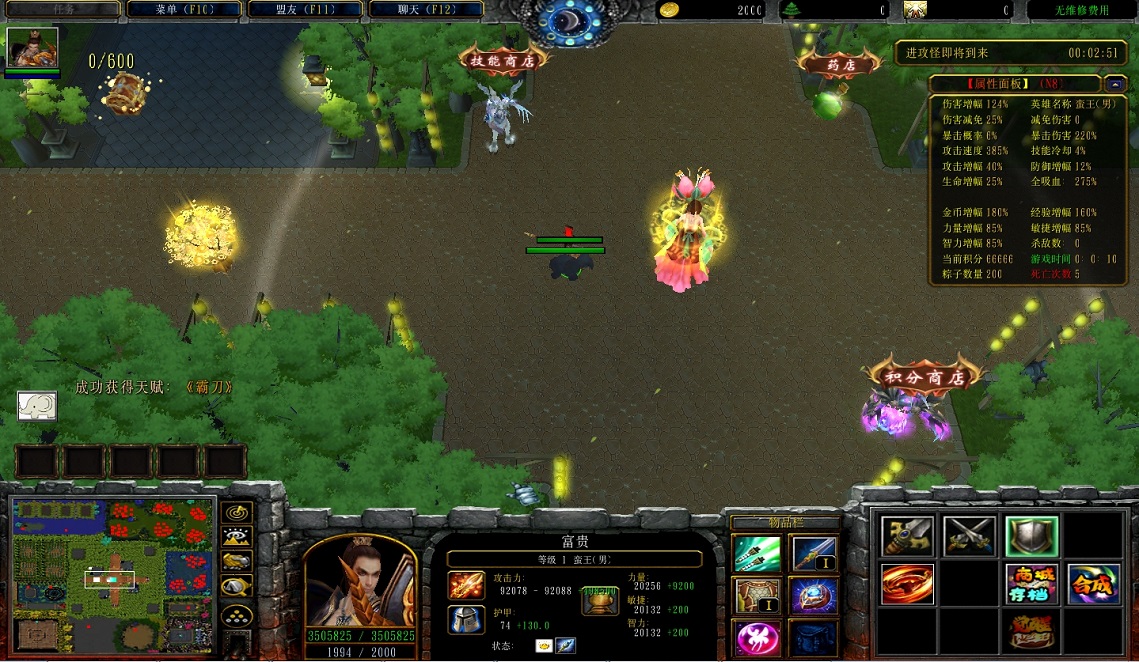Choose the crossed swords command
The image size is (1139, 662).
pyautogui.click(x=969, y=537)
